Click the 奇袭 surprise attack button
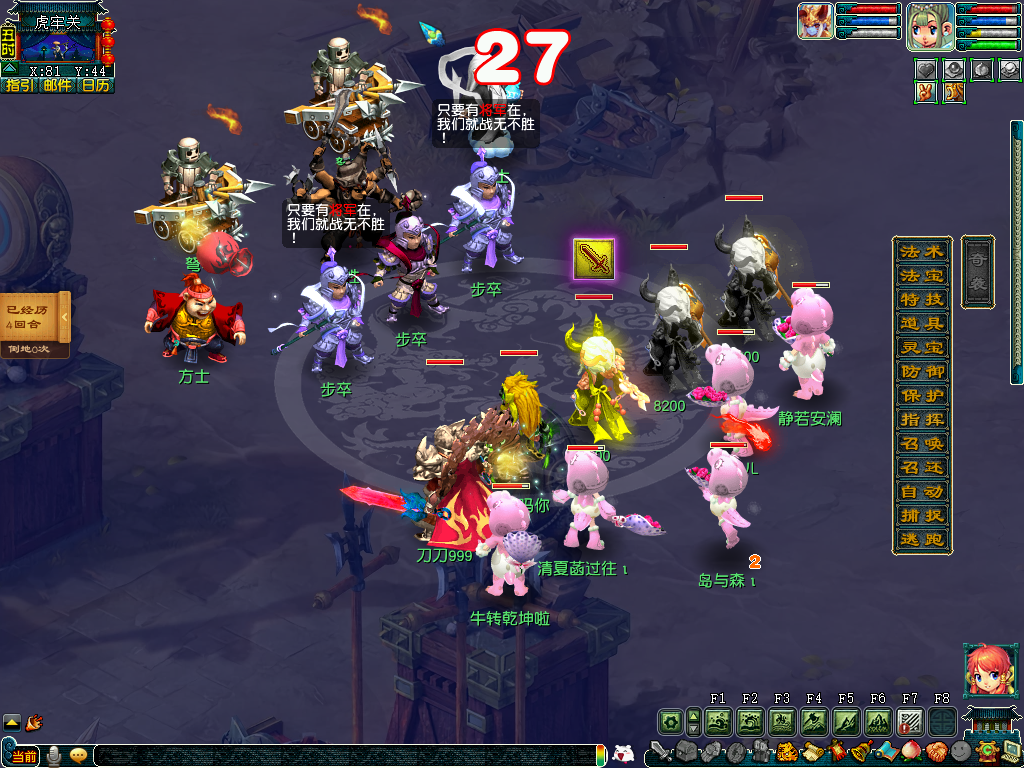This screenshot has height=768, width=1024. pos(977,271)
